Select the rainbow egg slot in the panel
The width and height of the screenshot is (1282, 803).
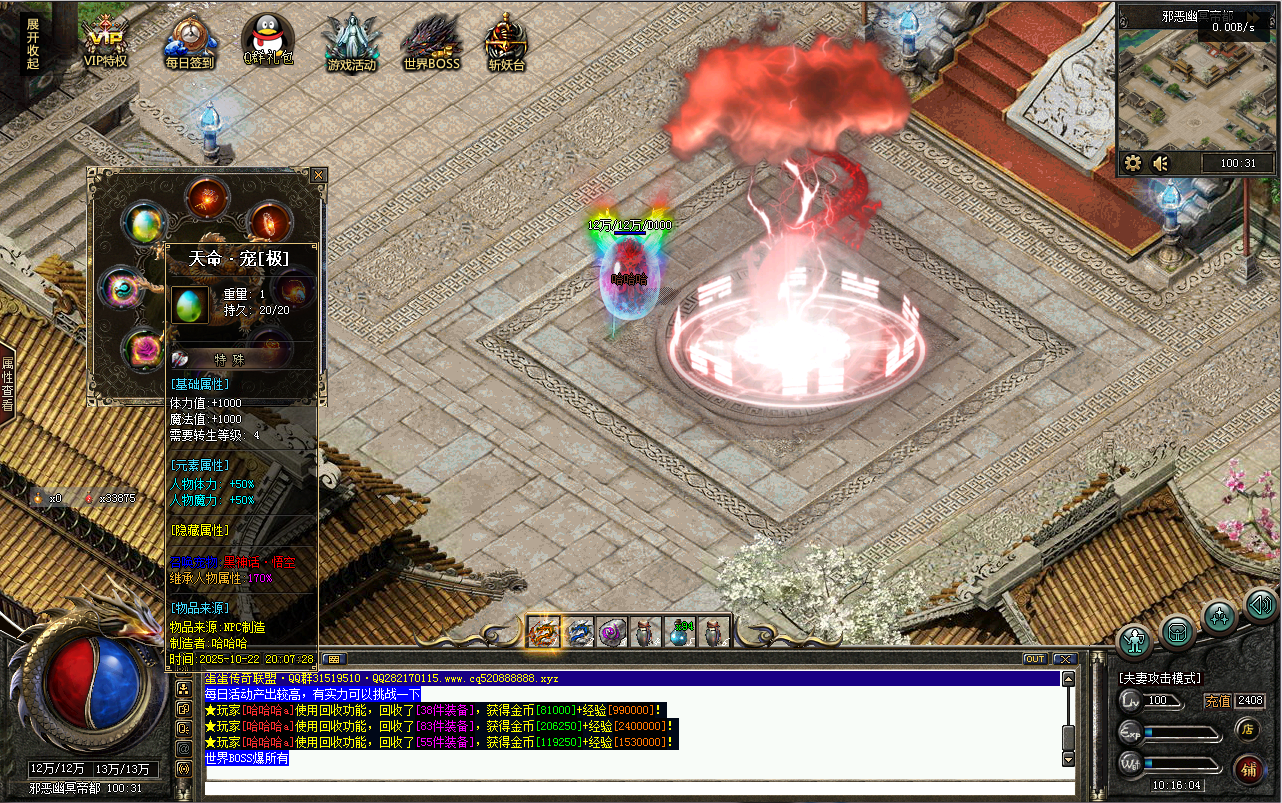point(144,223)
